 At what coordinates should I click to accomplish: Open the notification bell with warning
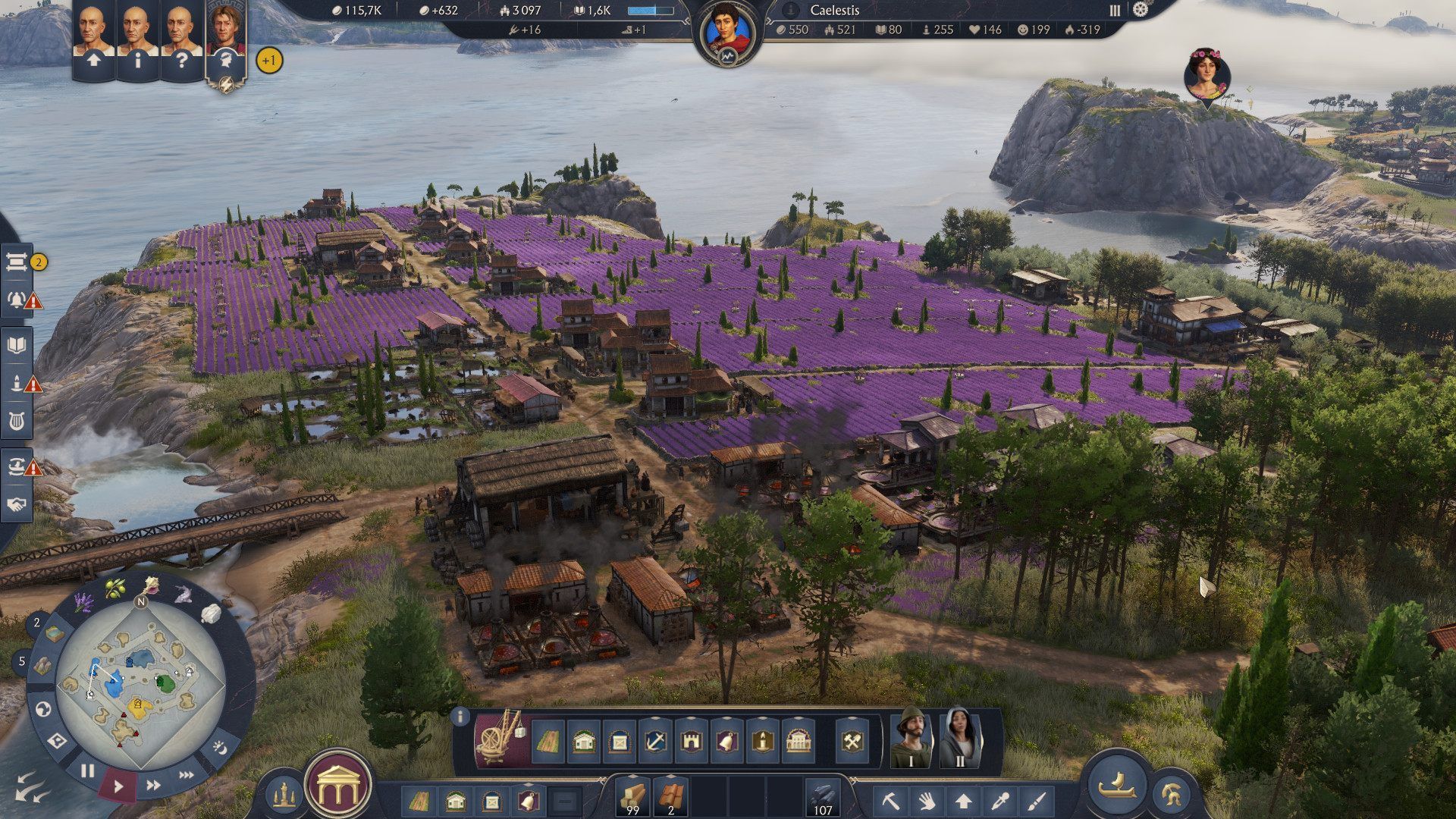pos(18,300)
